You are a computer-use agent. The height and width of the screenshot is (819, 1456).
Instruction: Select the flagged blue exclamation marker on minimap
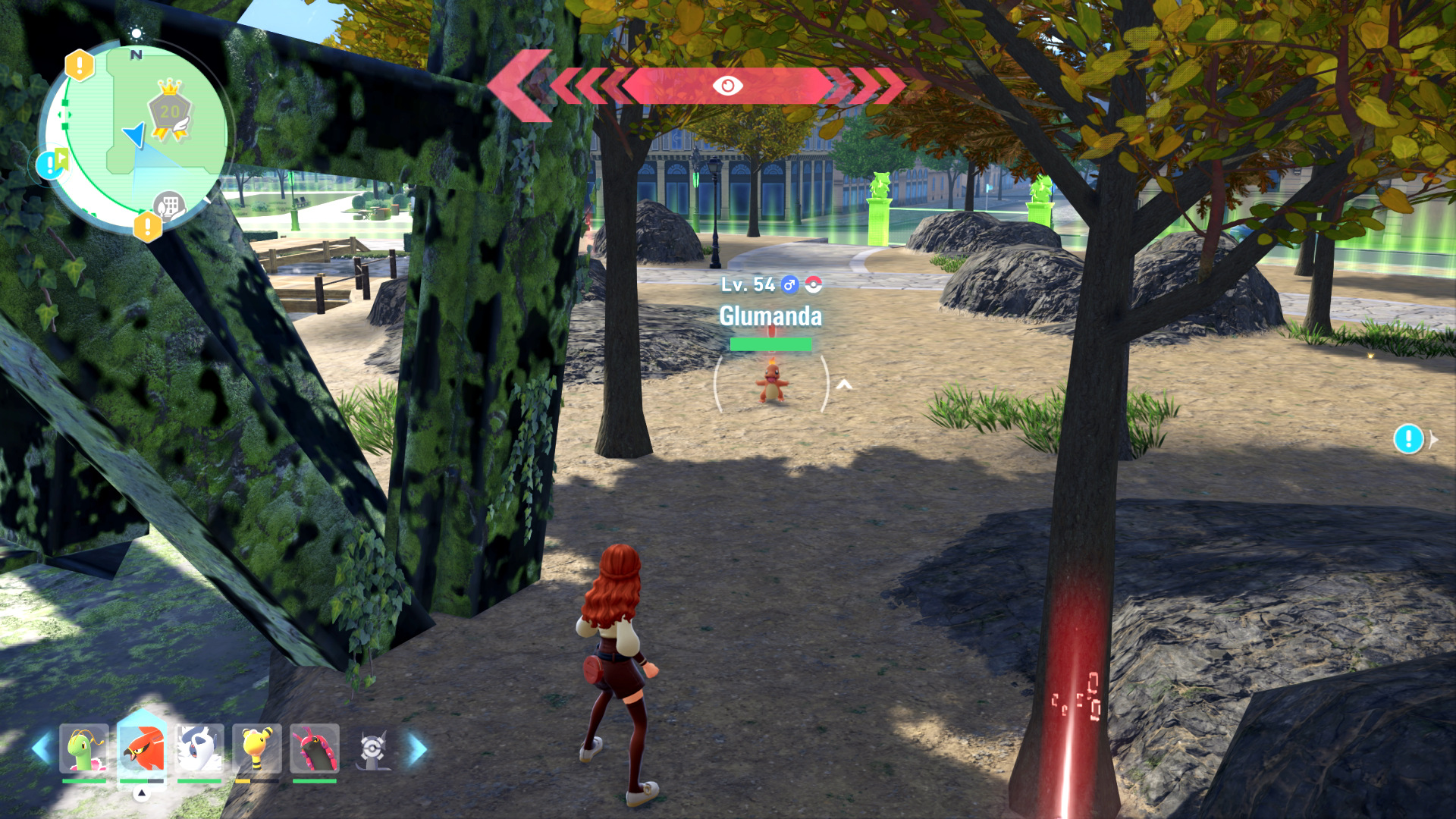(52, 164)
